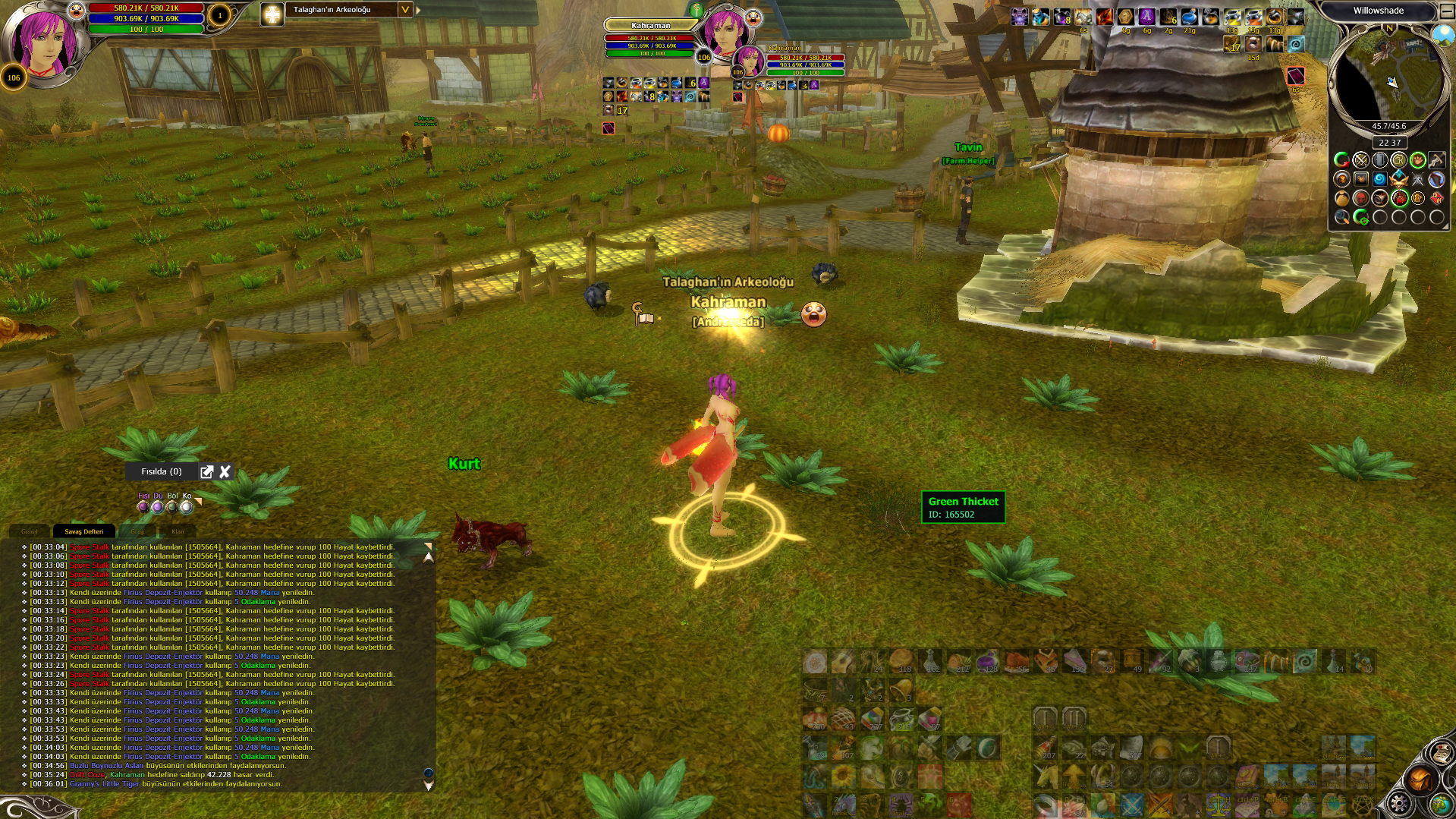
Task: Minimize the Willowshade minimap panel
Action: [1446, 11]
